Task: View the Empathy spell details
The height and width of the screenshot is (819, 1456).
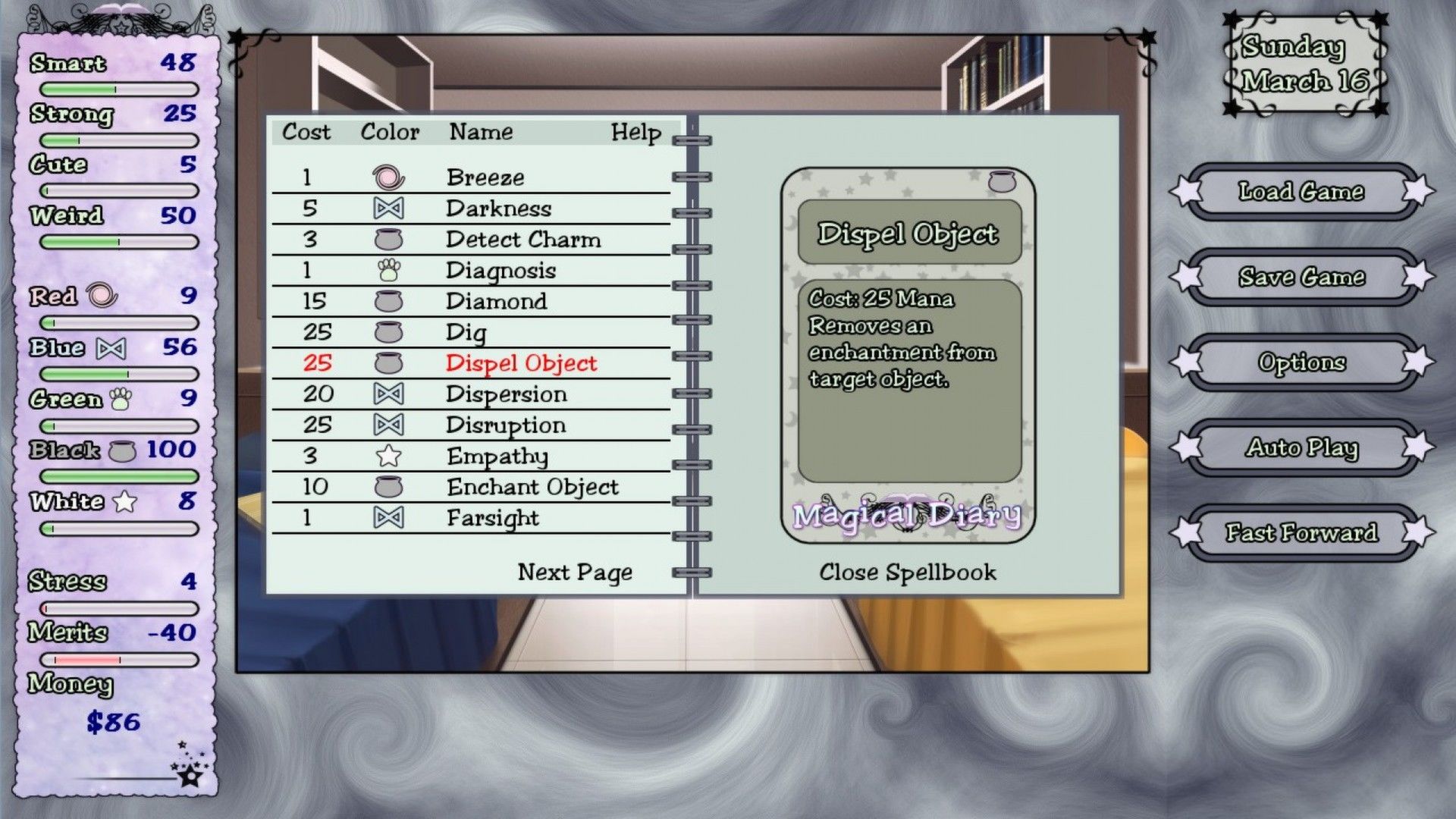Action: tap(497, 457)
